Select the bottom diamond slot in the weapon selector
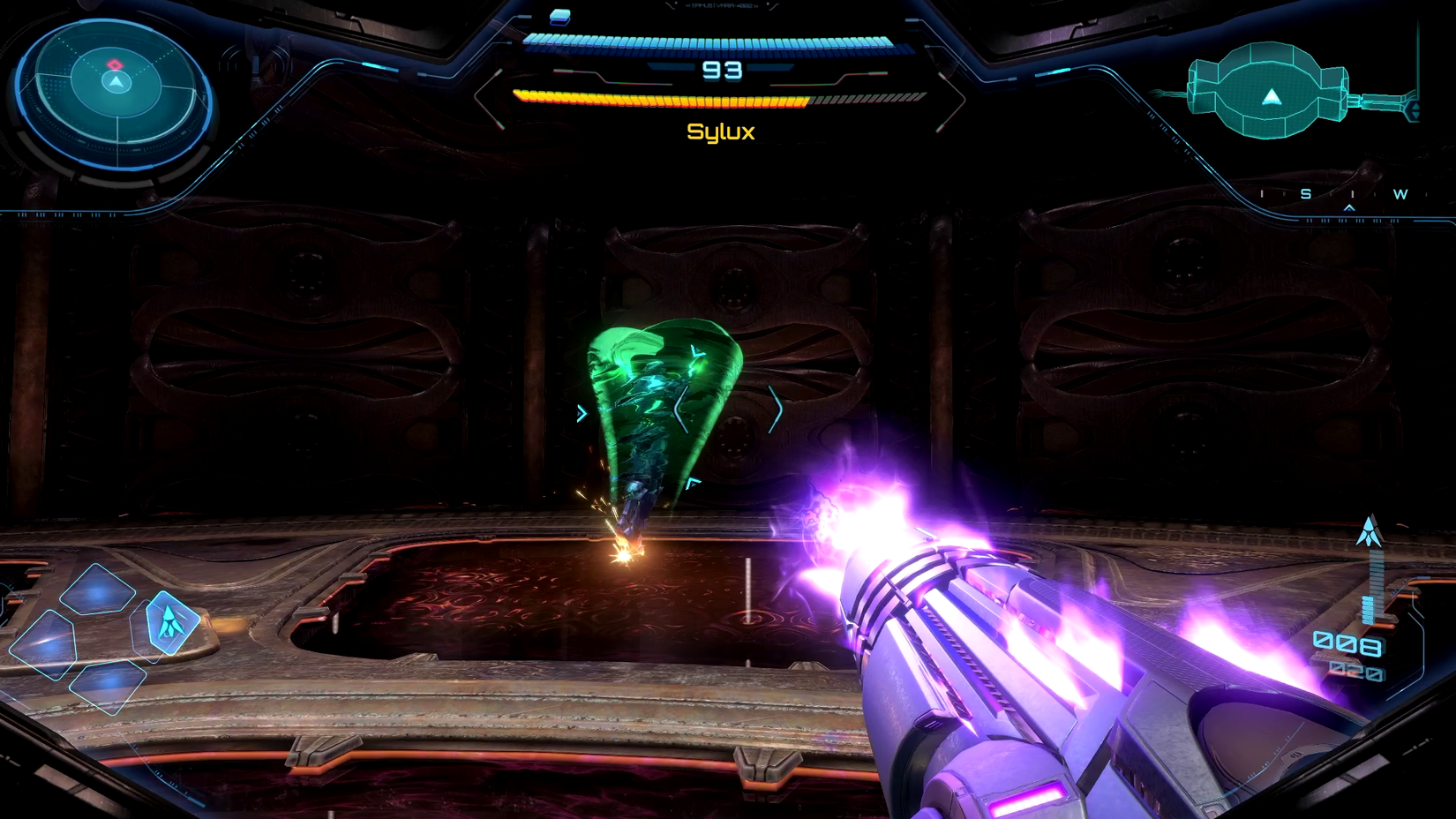The height and width of the screenshot is (819, 1456). [x=108, y=687]
